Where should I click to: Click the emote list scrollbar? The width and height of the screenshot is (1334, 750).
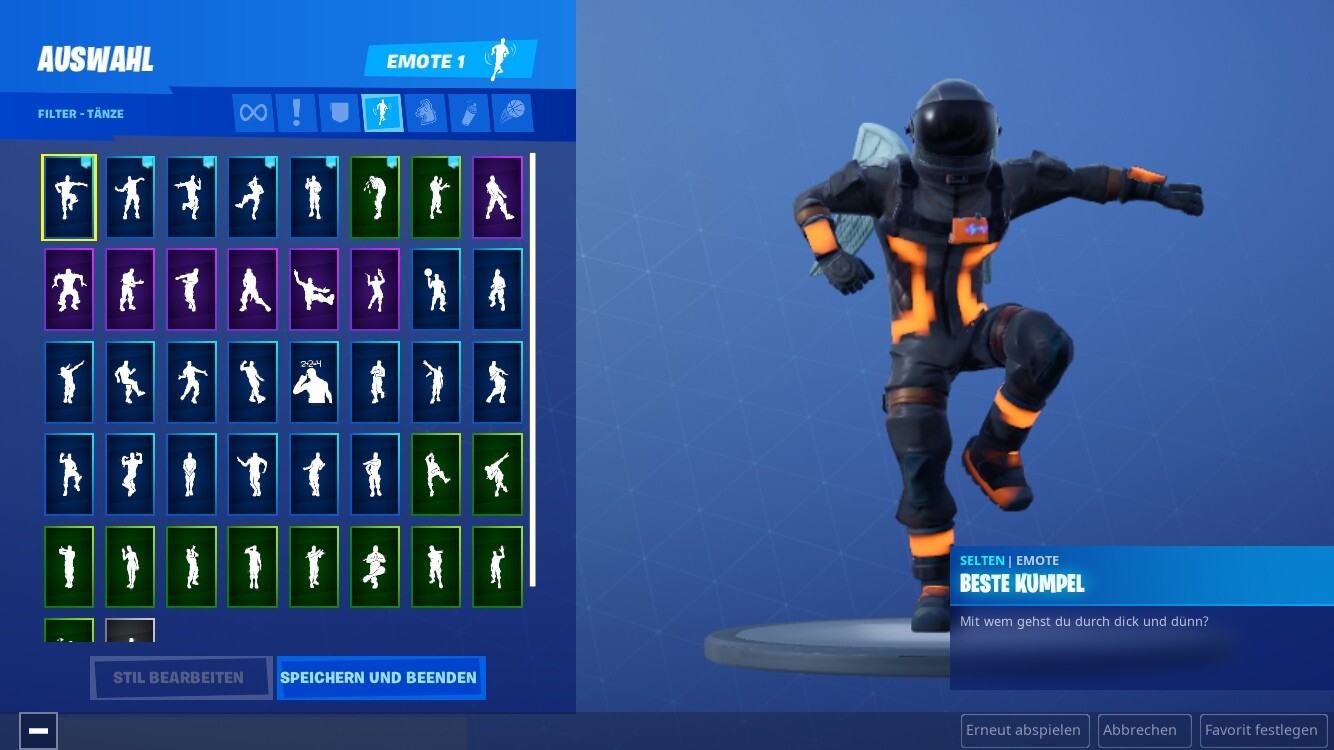pyautogui.click(x=533, y=370)
